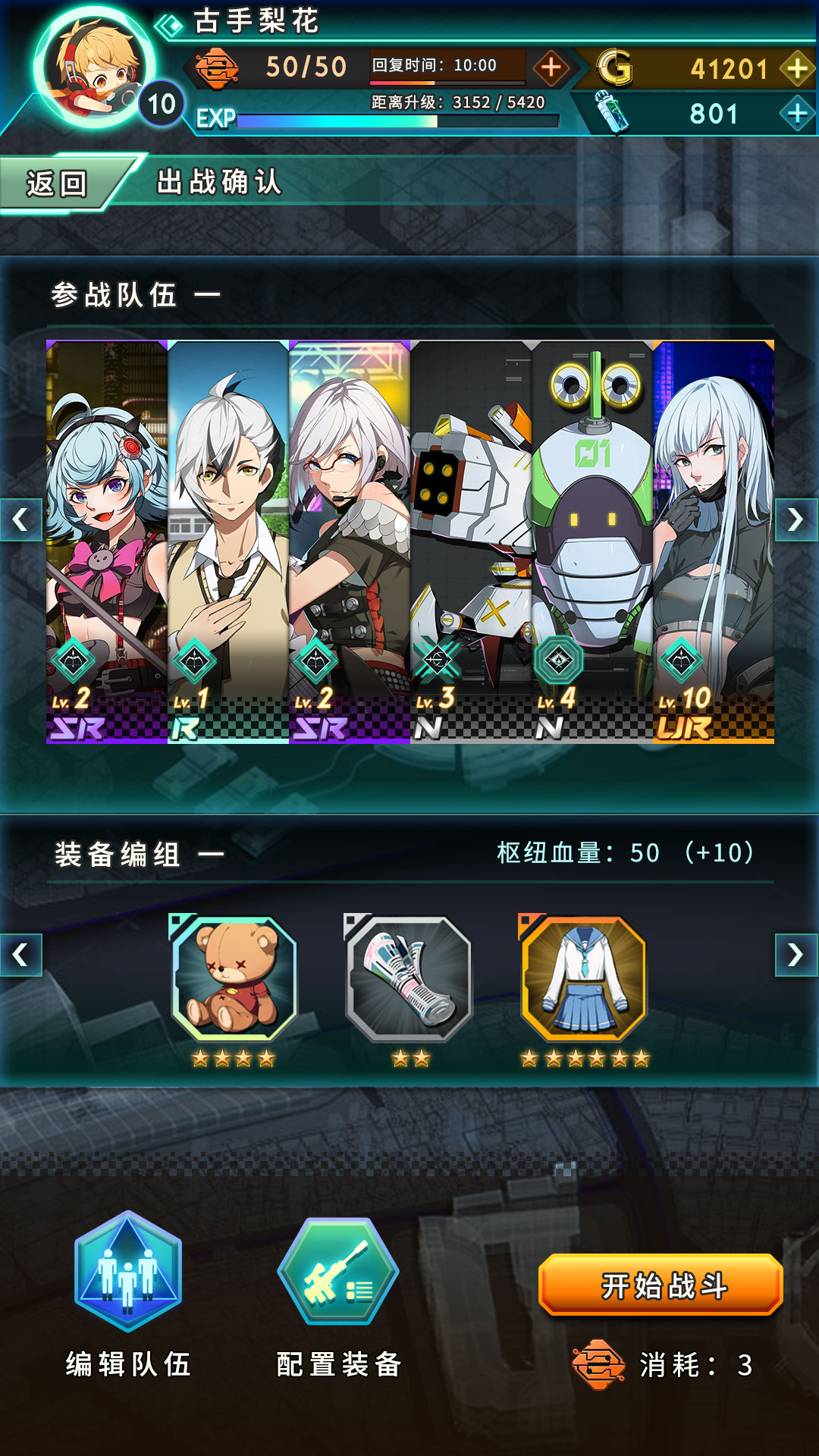Add gold with the yellow plus button

(x=797, y=69)
